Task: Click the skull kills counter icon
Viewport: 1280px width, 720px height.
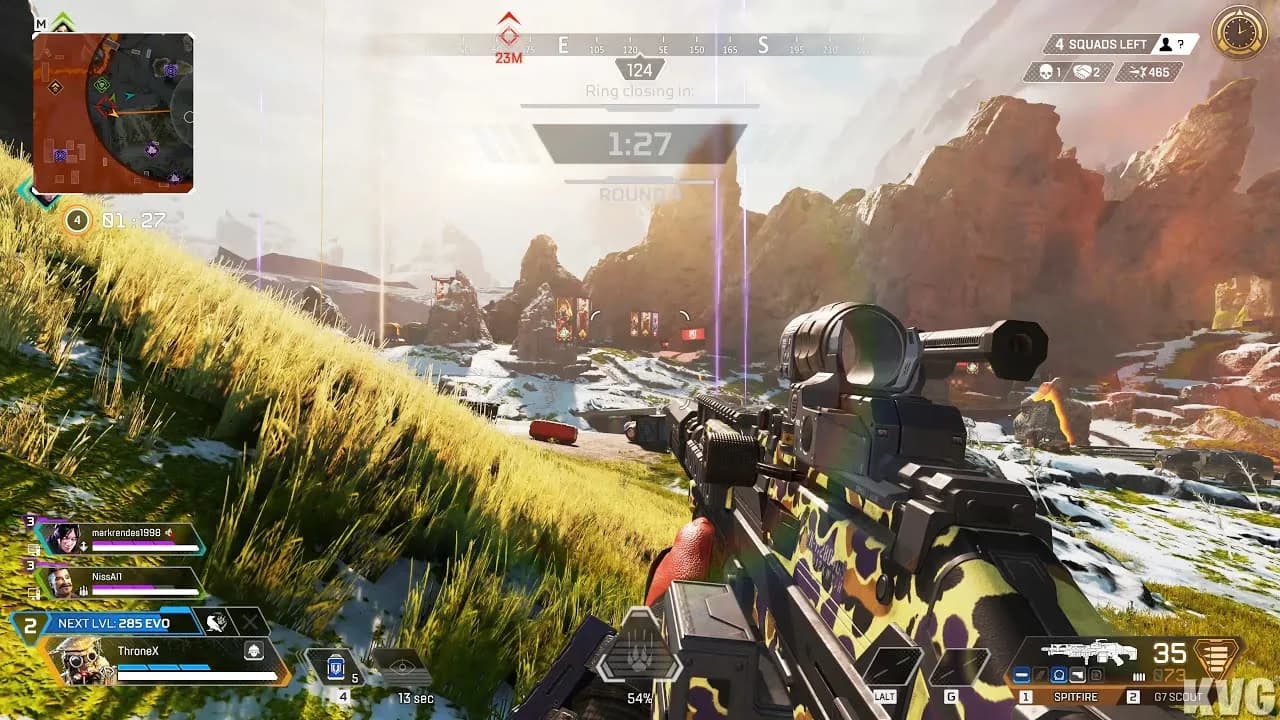Action: pyautogui.click(x=1045, y=72)
